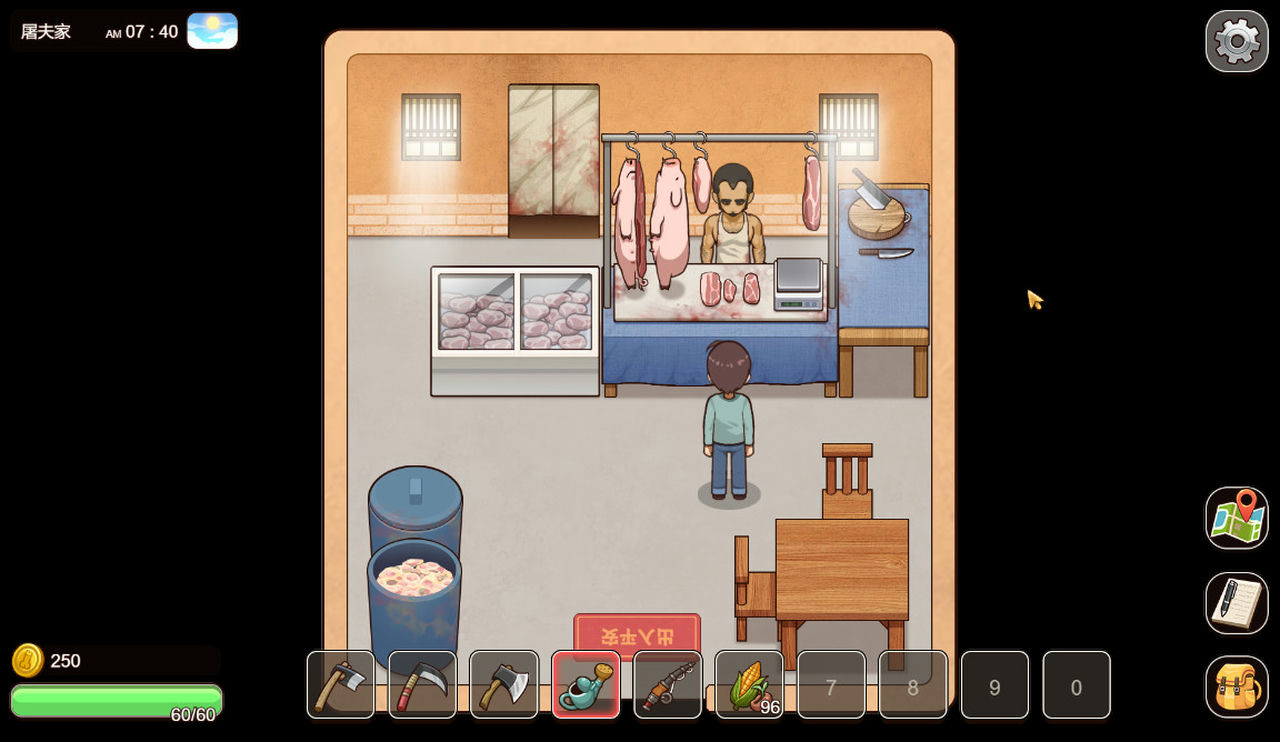This screenshot has width=1280, height=742.
Task: Select the fishing rod in hotbar slot 5
Action: click(668, 686)
